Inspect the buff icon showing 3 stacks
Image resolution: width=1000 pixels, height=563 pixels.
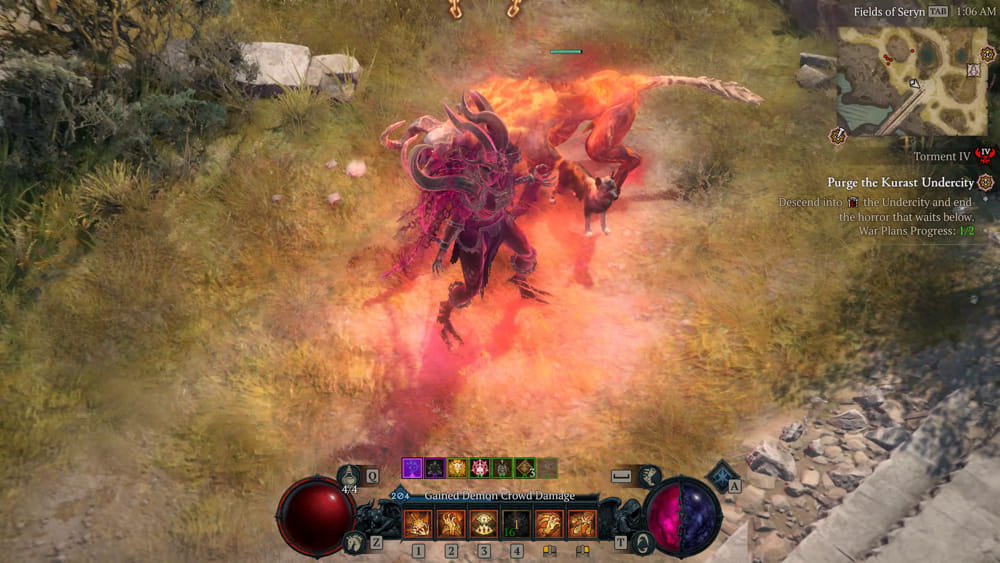[526, 467]
